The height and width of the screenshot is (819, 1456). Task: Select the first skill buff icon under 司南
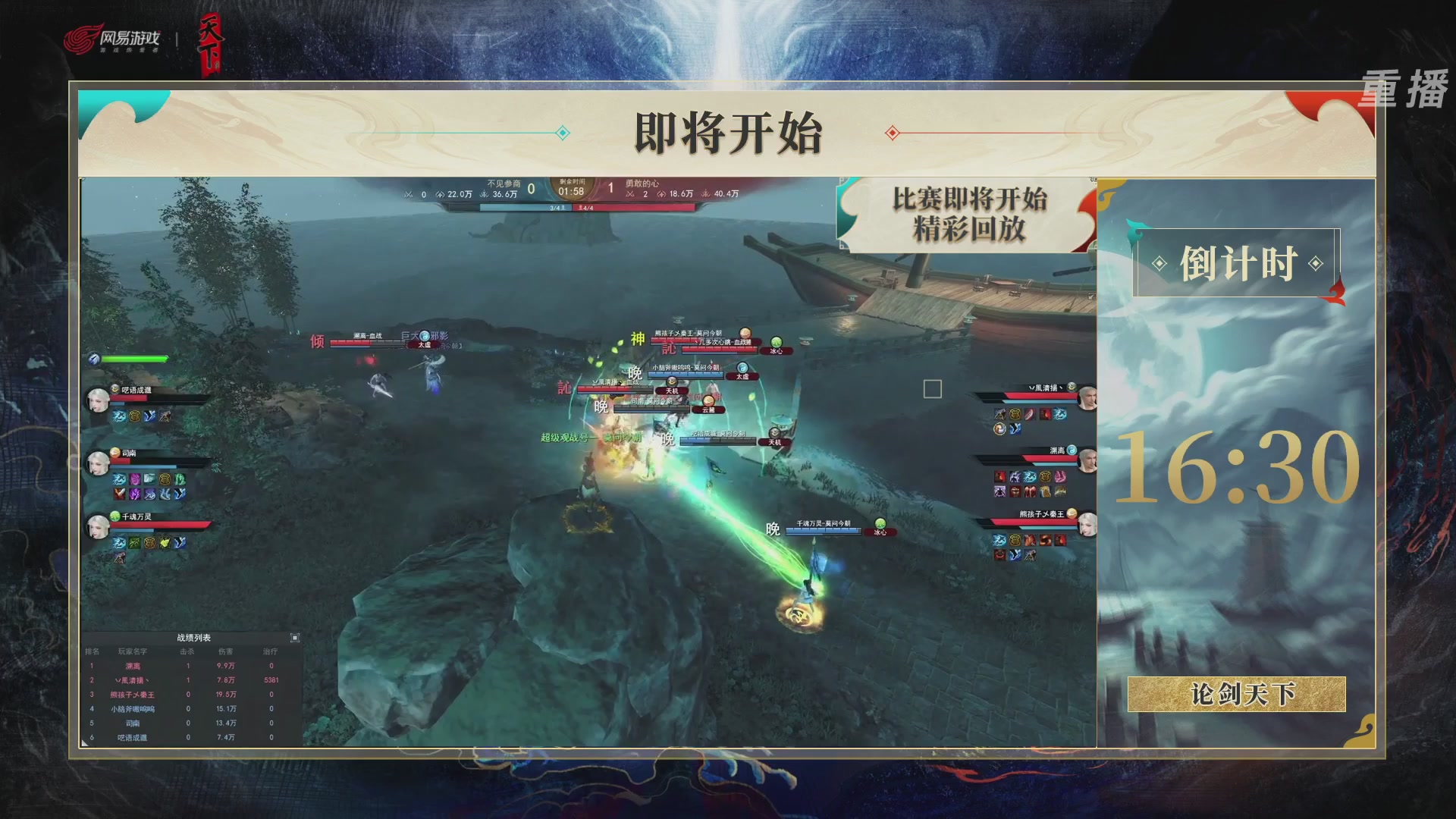pos(119,479)
